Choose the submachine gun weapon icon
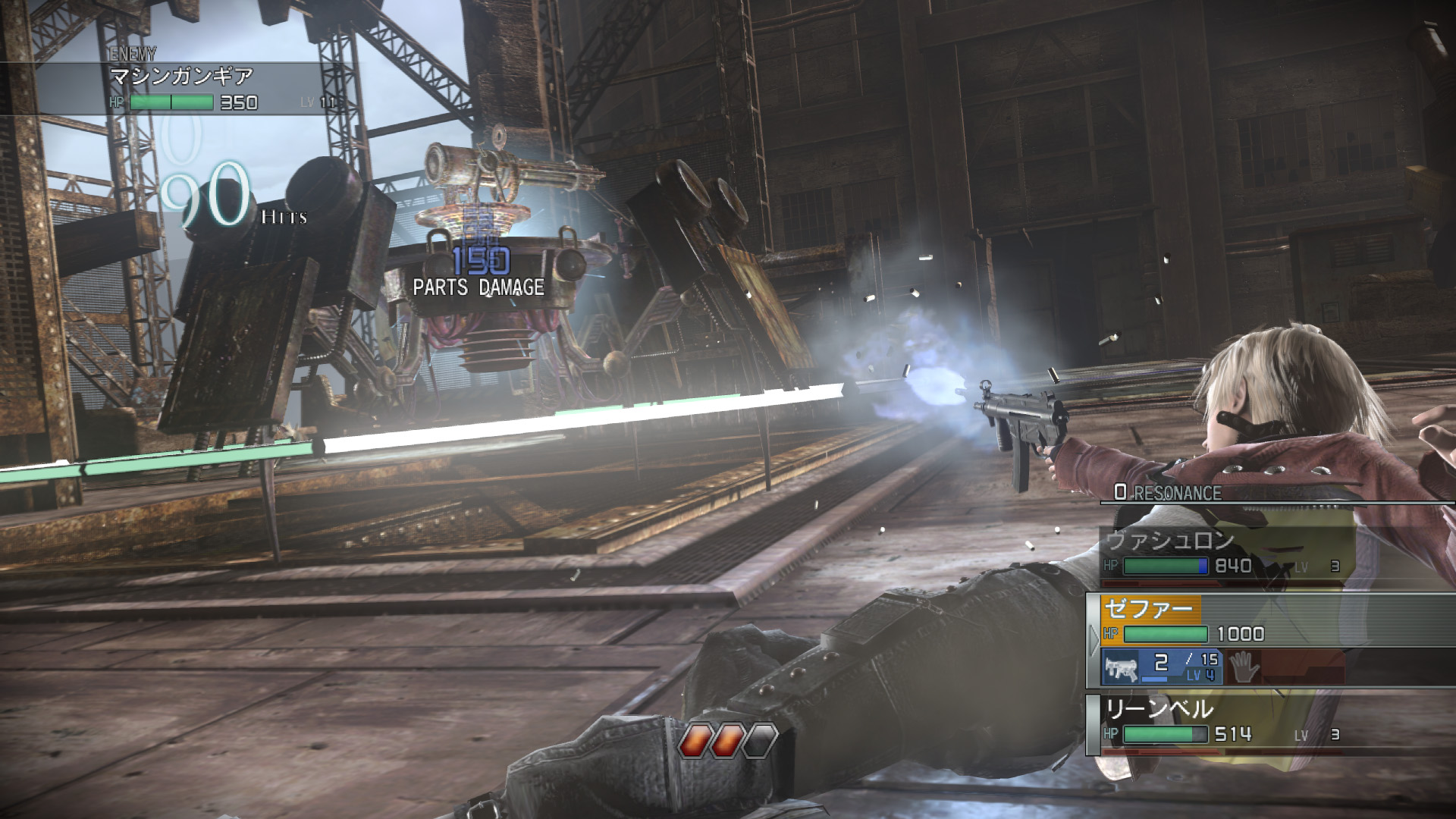The width and height of the screenshot is (1456, 819). 1119,667
